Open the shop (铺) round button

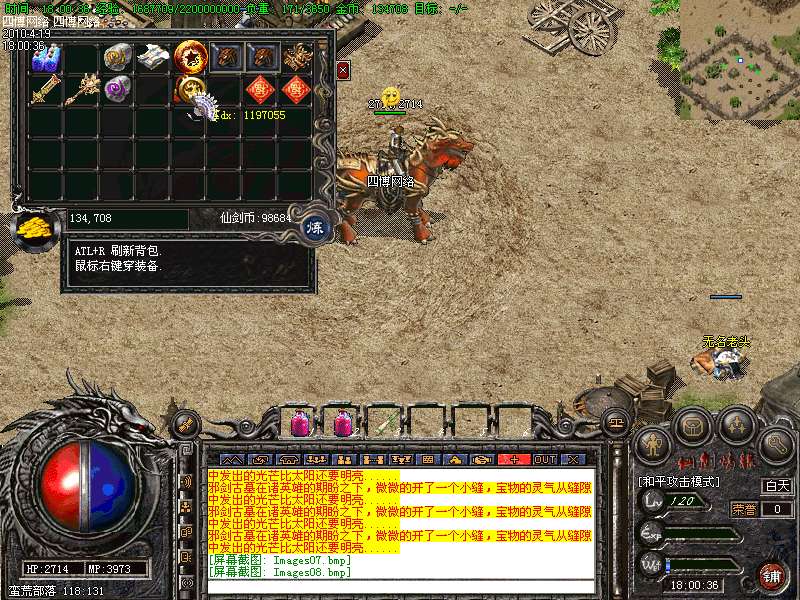(771, 576)
